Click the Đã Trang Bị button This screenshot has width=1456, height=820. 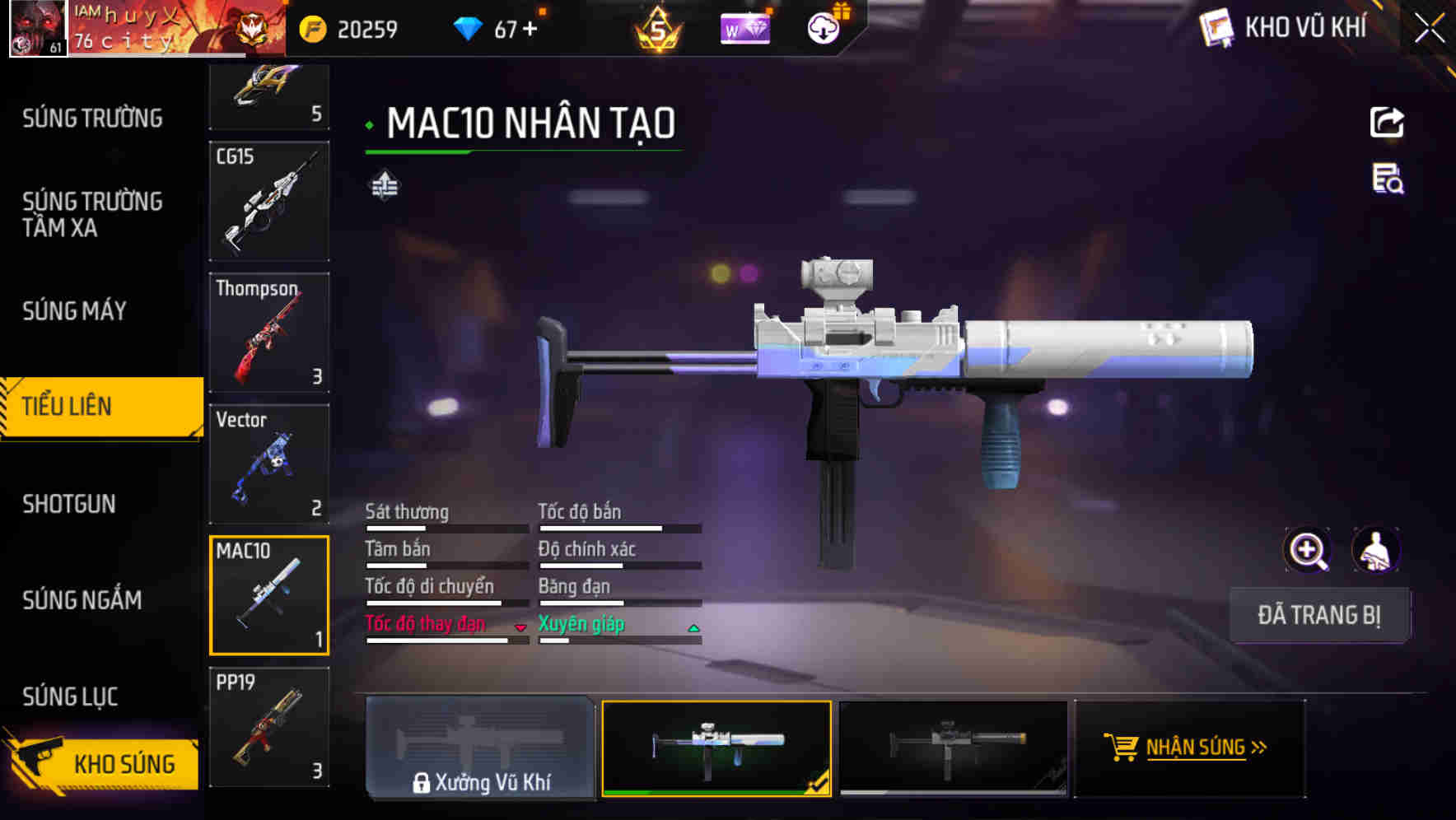(1319, 615)
